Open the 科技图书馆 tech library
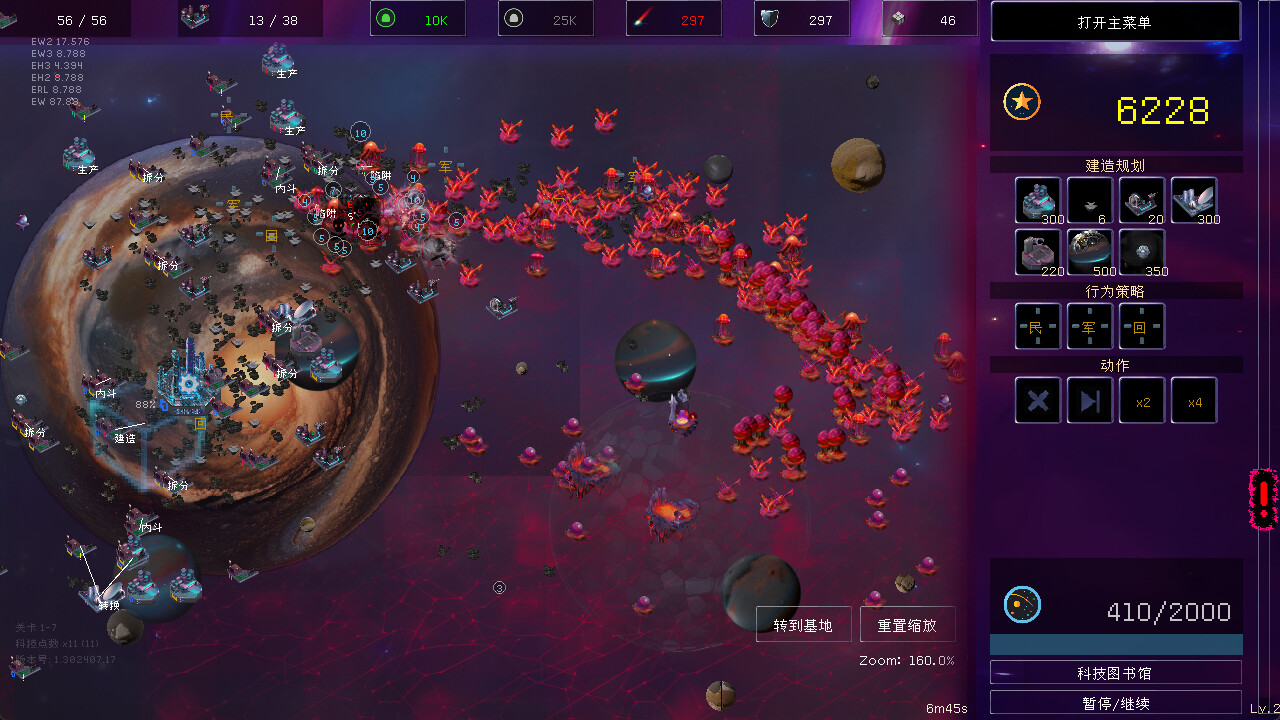Image resolution: width=1280 pixels, height=720 pixels. coord(1115,672)
